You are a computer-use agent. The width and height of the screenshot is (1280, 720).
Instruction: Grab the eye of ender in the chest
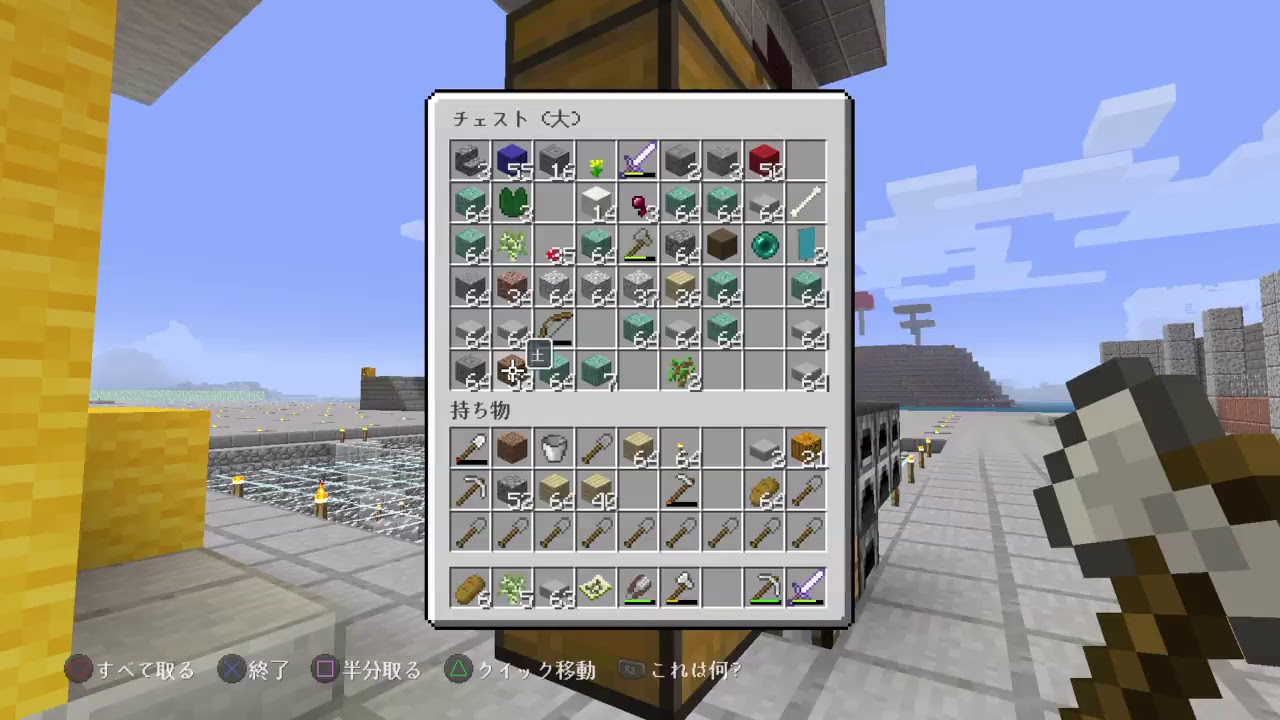click(x=764, y=244)
